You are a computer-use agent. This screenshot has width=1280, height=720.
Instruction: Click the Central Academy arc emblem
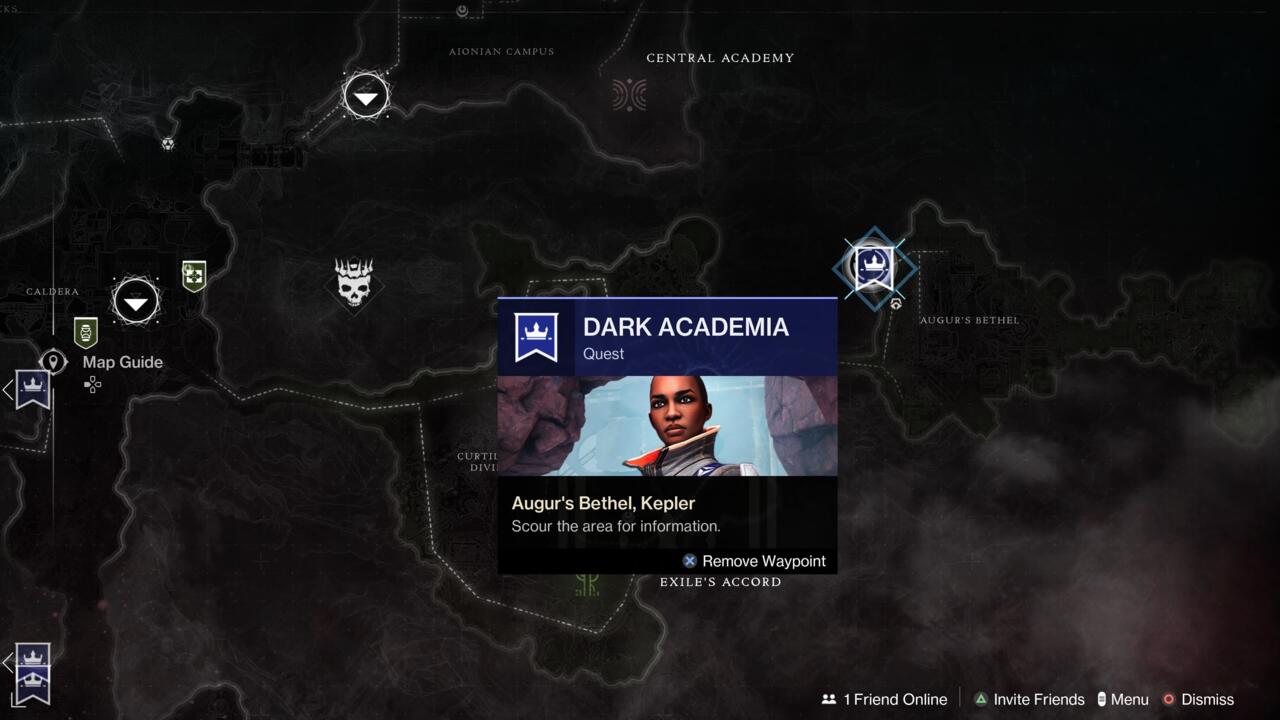[629, 95]
